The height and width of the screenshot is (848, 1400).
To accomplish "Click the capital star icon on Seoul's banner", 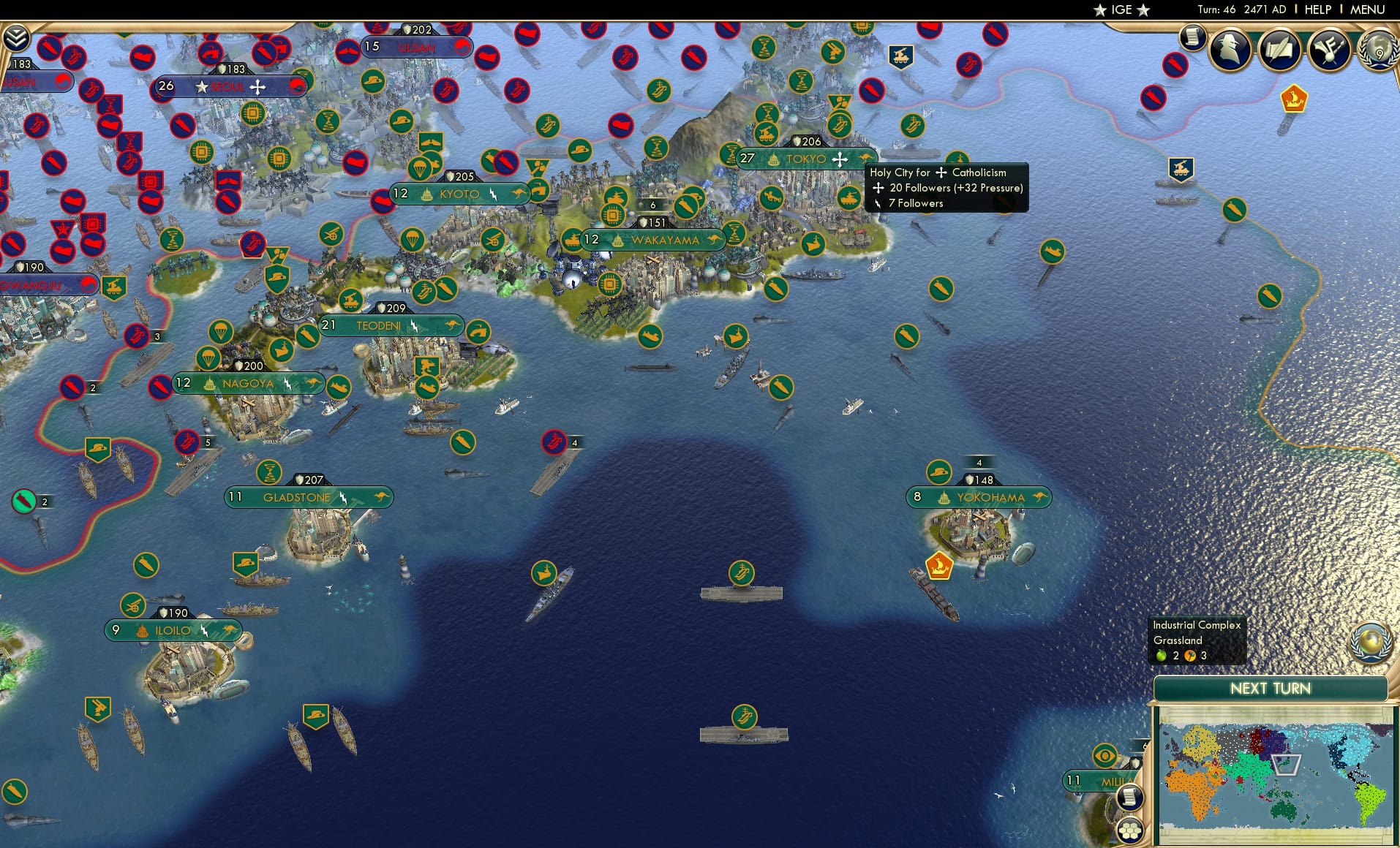I will [202, 86].
